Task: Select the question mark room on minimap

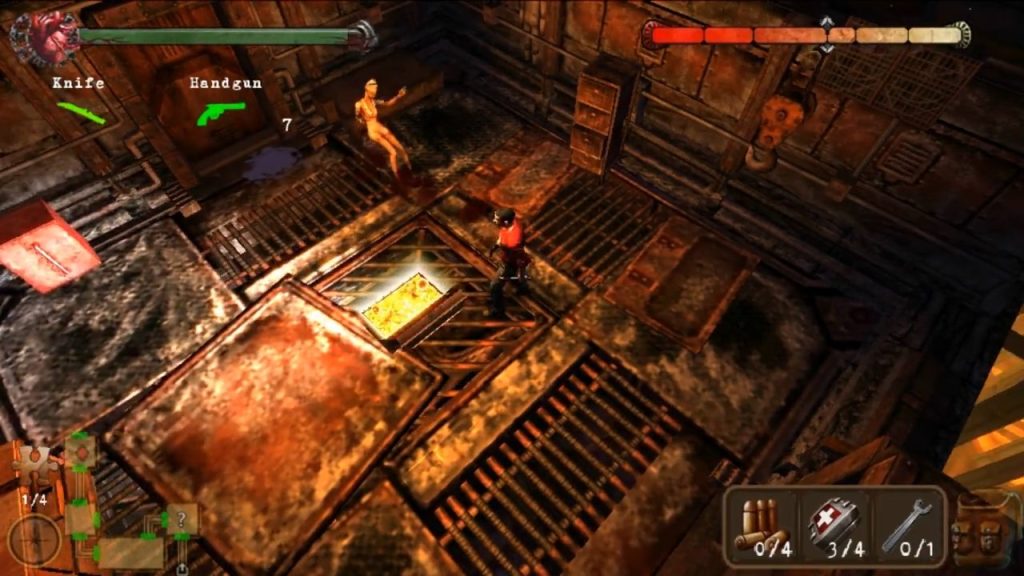Action: (x=182, y=519)
